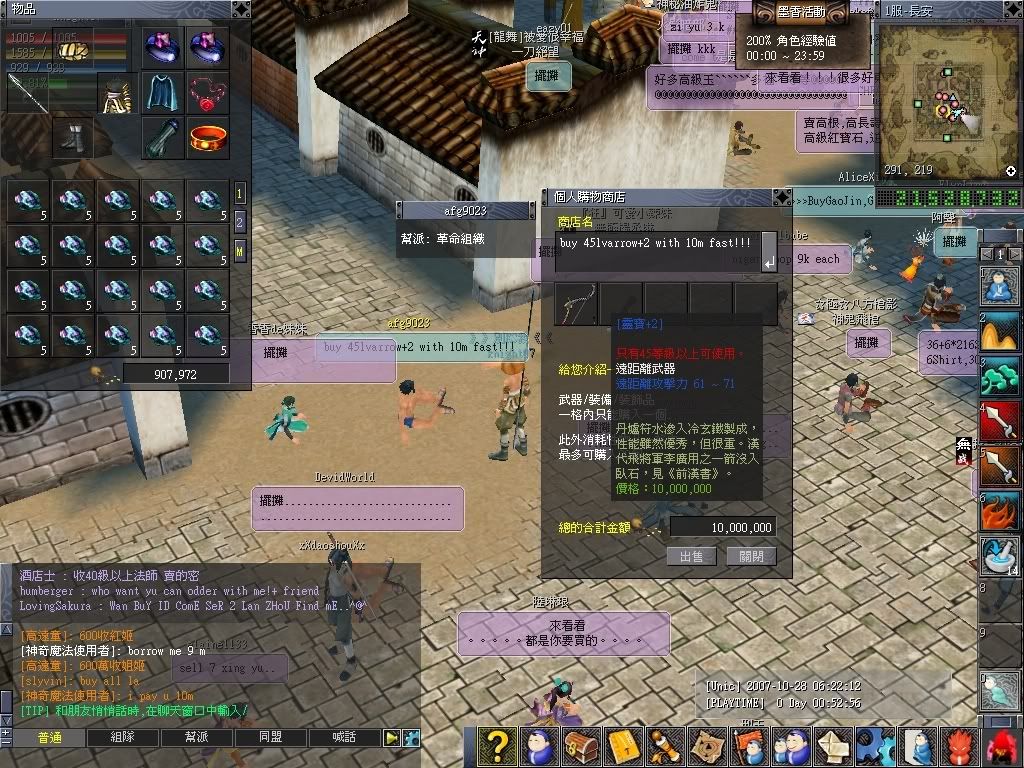
Task: Open the yellow question mark help icon
Action: [495, 746]
